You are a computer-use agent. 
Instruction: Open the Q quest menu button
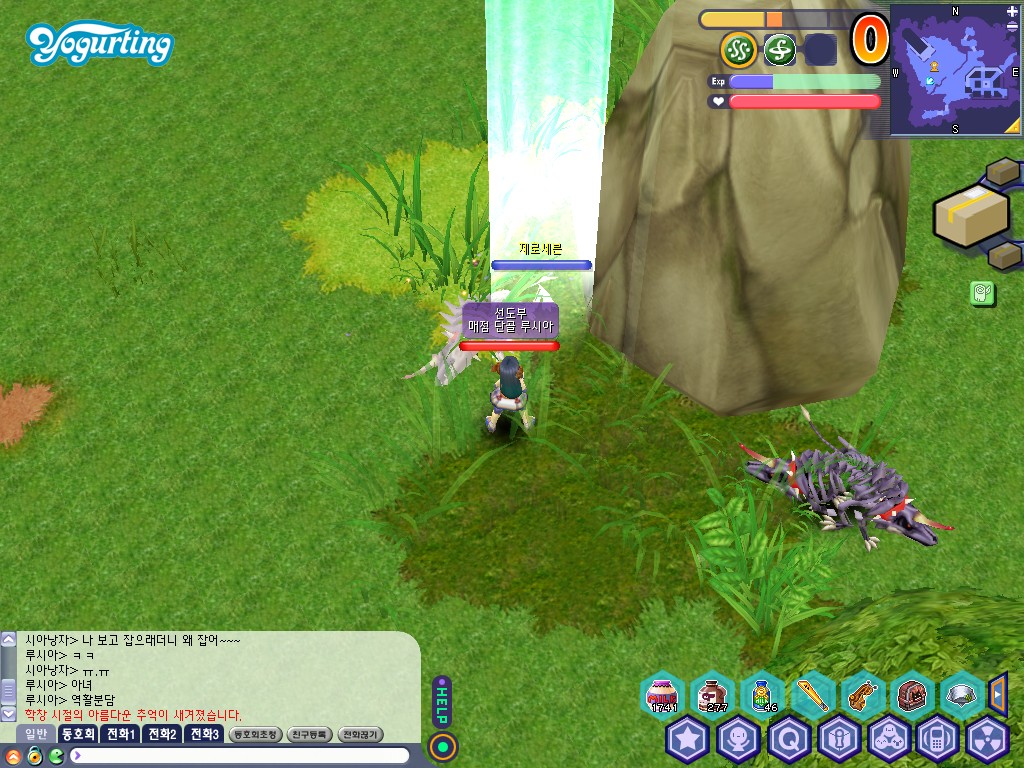789,740
